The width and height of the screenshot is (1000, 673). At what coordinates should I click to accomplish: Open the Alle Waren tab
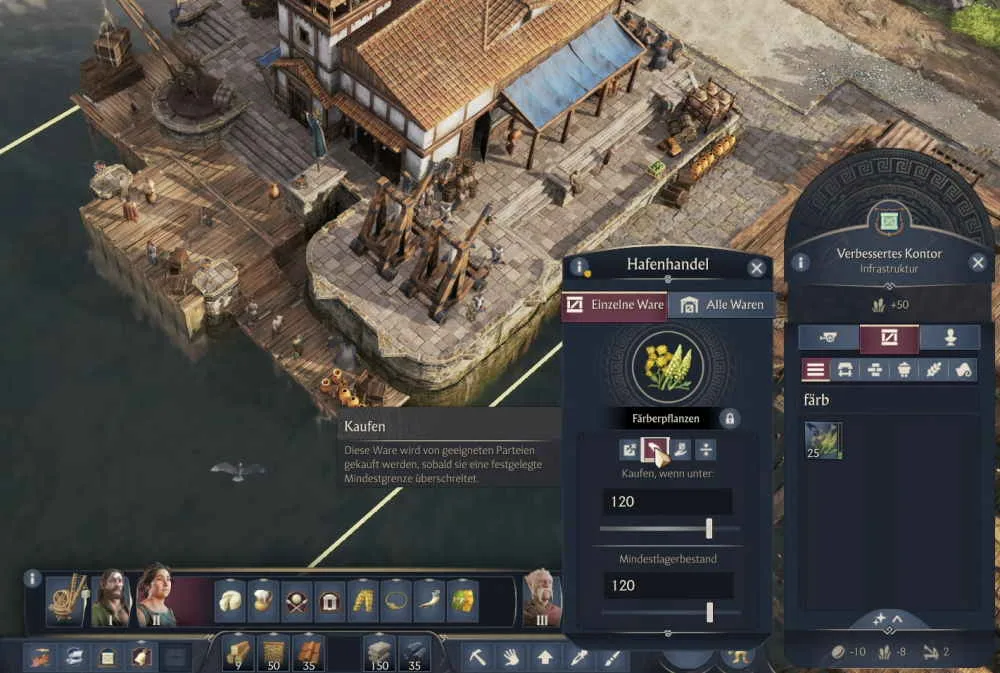coord(722,305)
